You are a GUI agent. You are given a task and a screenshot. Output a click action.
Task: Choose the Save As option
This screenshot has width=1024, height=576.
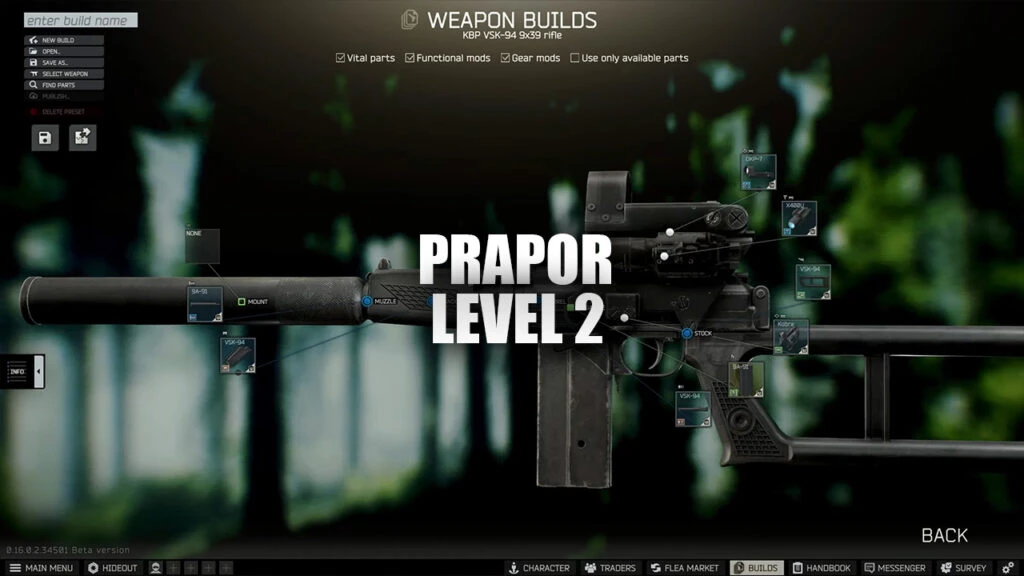click(64, 62)
